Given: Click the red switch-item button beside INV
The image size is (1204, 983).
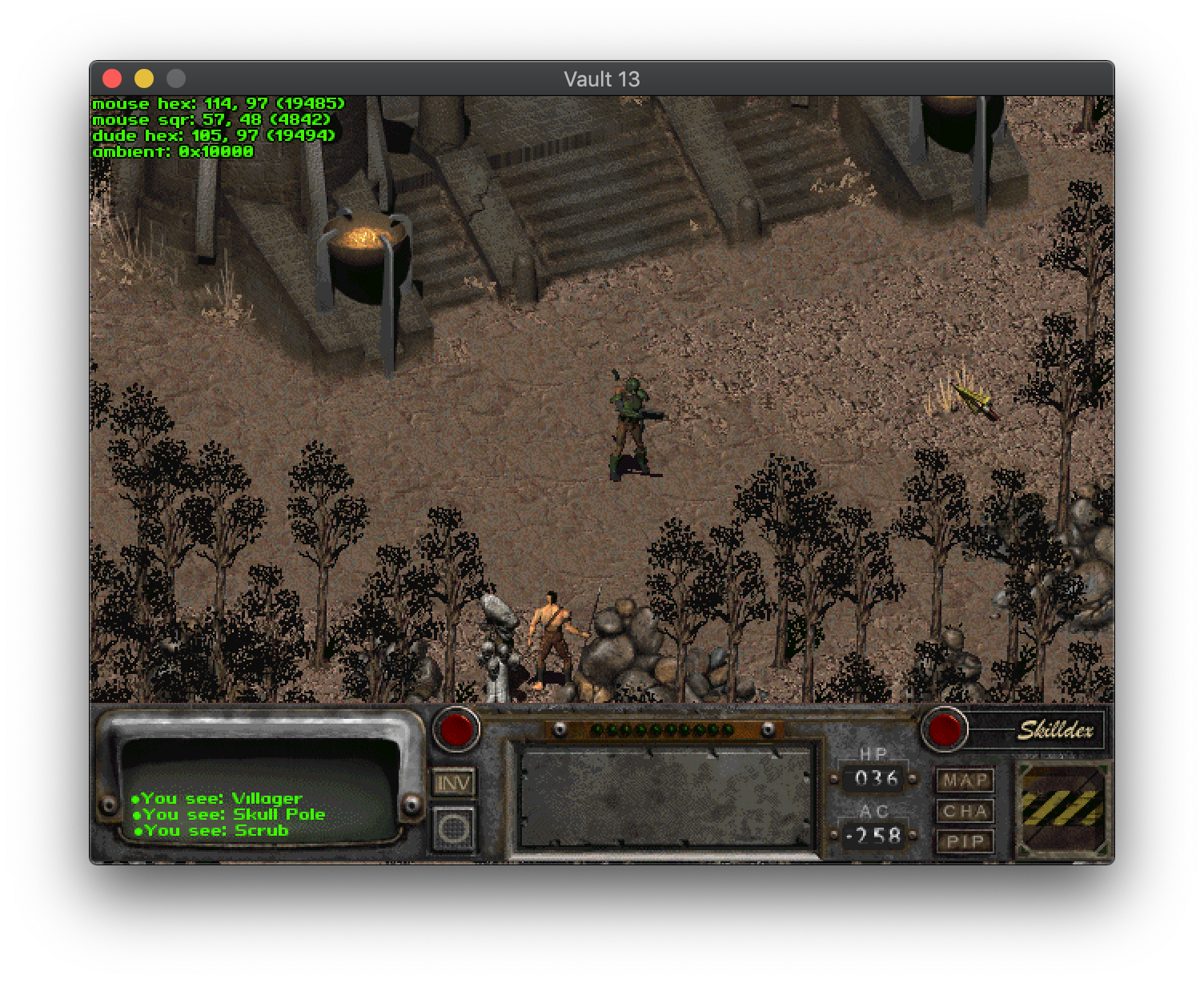Looking at the screenshot, I should click(x=456, y=729).
